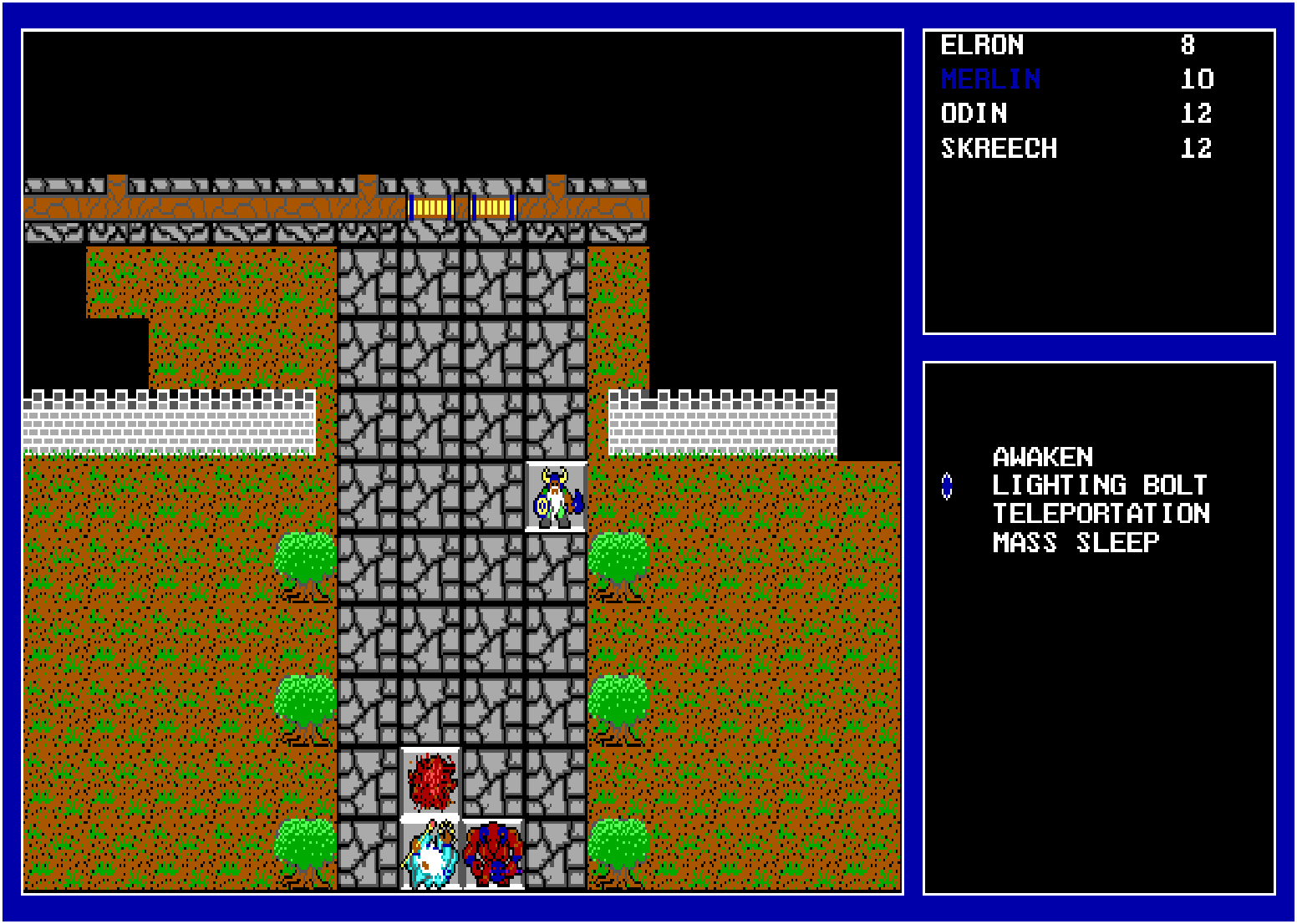The width and height of the screenshot is (1297, 924).
Task: Choose the AWAKEN spell option
Action: point(1042,457)
